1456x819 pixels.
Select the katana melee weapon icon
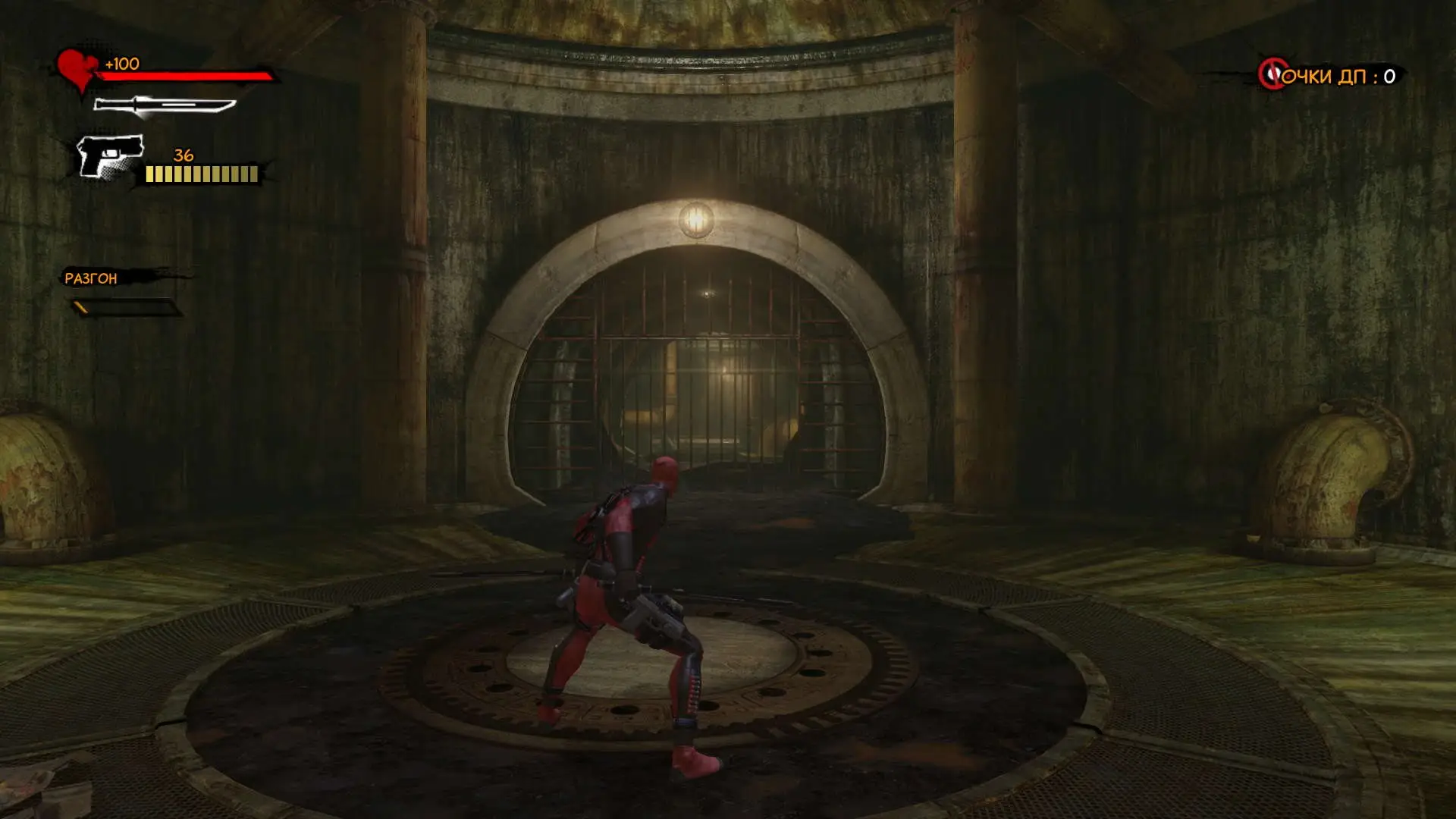pos(164,105)
